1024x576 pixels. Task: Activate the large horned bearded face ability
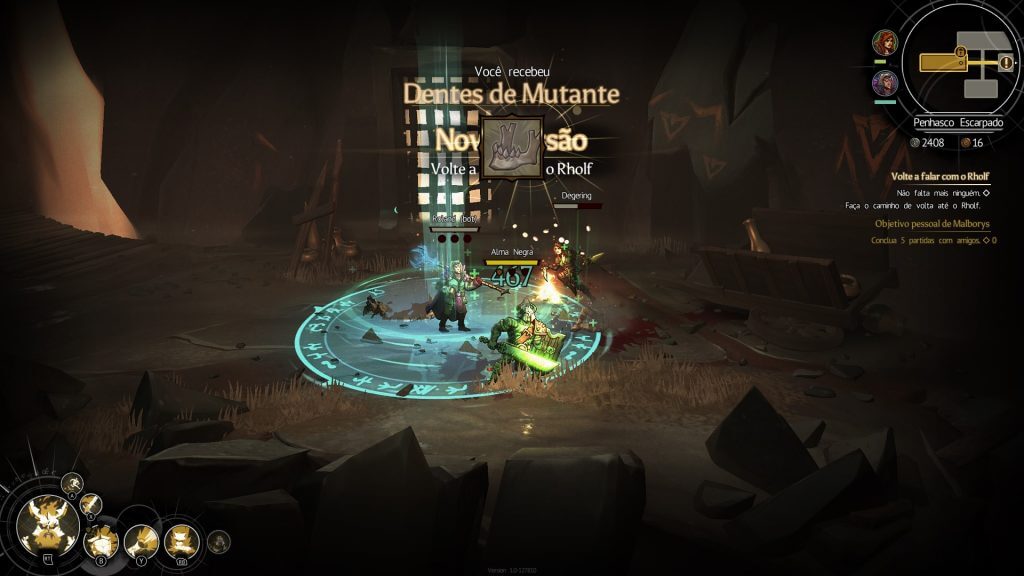click(x=49, y=526)
